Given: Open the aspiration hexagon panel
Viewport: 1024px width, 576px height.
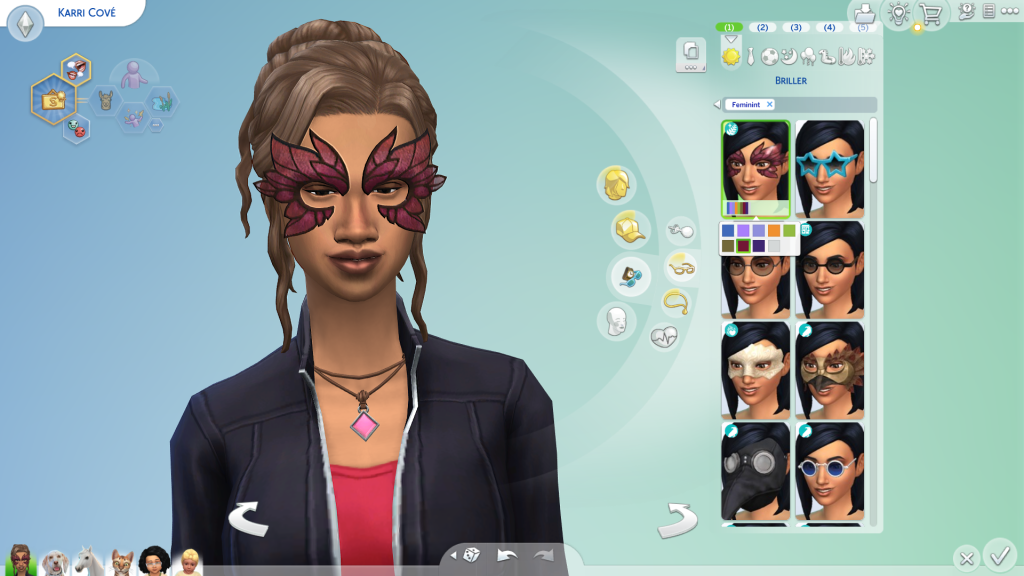Looking at the screenshot, I should click(51, 99).
